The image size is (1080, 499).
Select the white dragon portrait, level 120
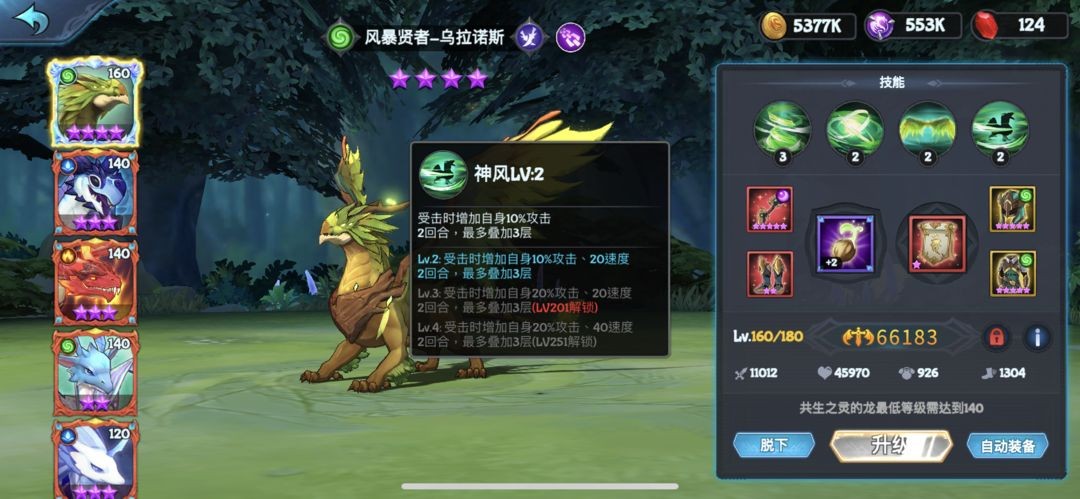(x=95, y=458)
